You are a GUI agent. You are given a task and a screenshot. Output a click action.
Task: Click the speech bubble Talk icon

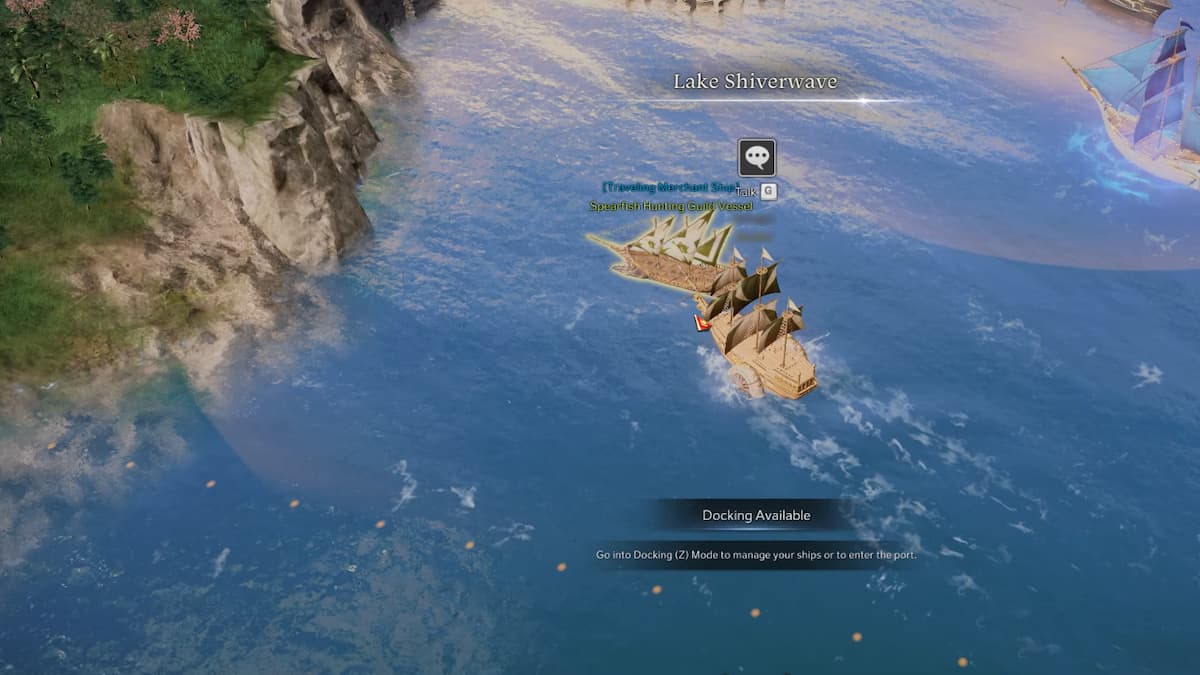point(756,158)
